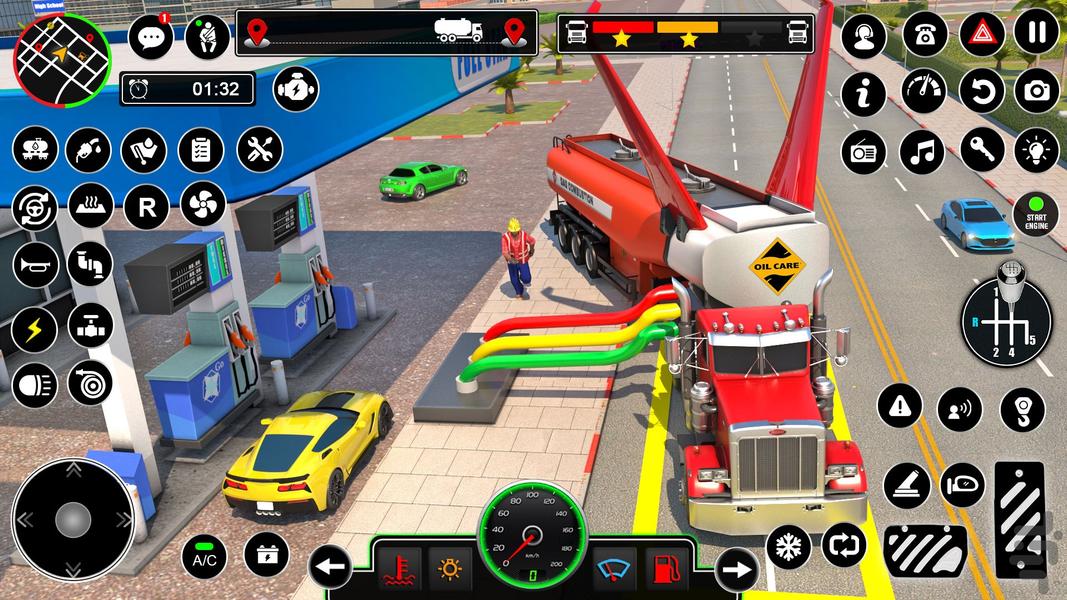The height and width of the screenshot is (600, 1067).
Task: Click the right arrow on dashboard
Action: 737,569
